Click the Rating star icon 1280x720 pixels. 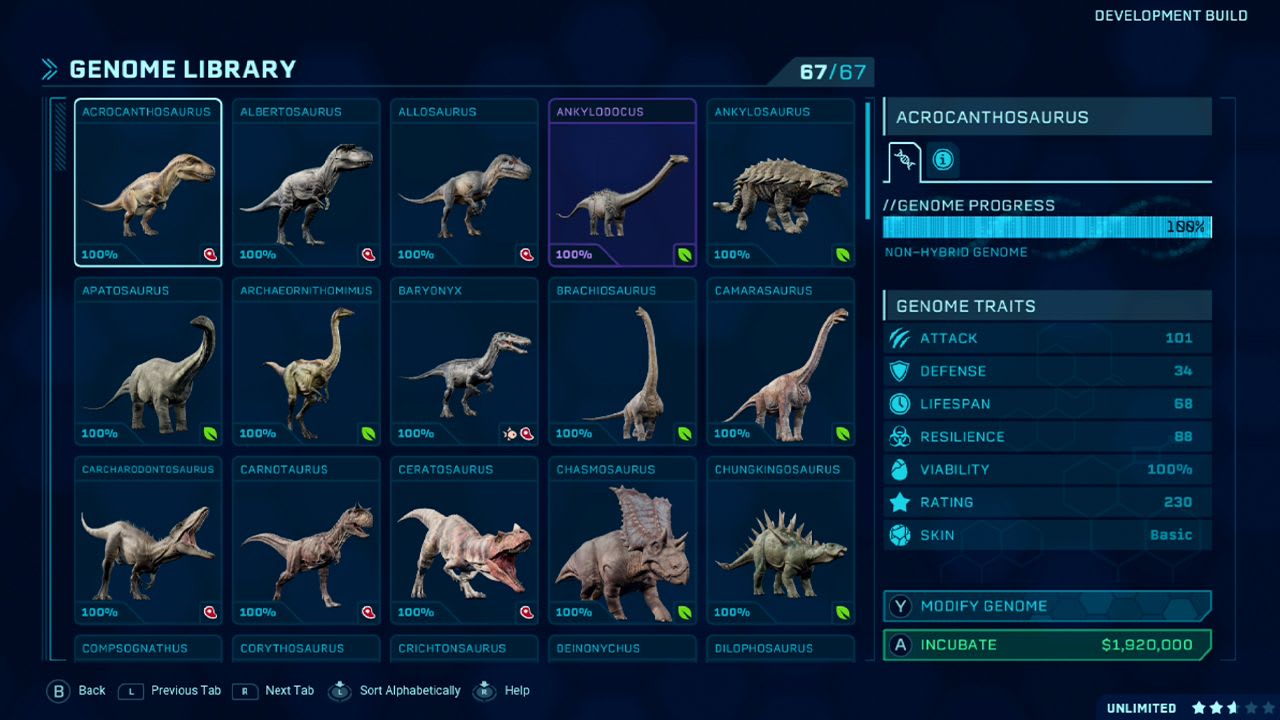pyautogui.click(x=900, y=502)
